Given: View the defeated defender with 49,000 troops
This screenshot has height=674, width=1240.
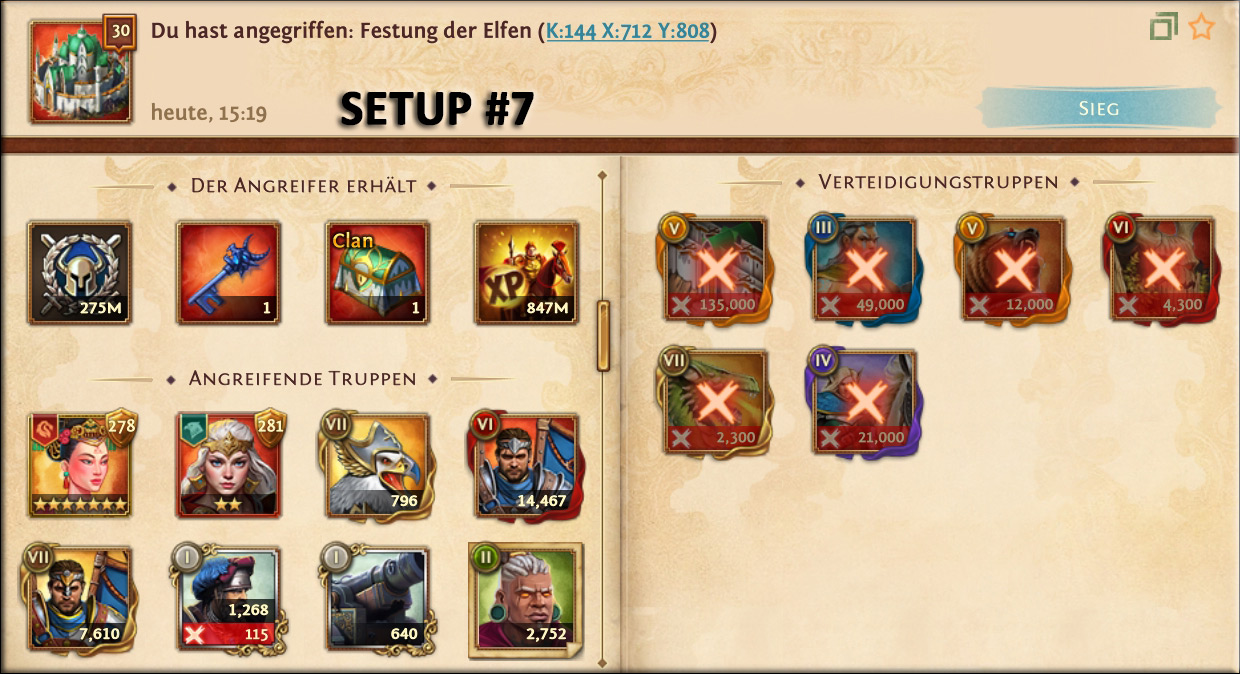Looking at the screenshot, I should [x=864, y=269].
